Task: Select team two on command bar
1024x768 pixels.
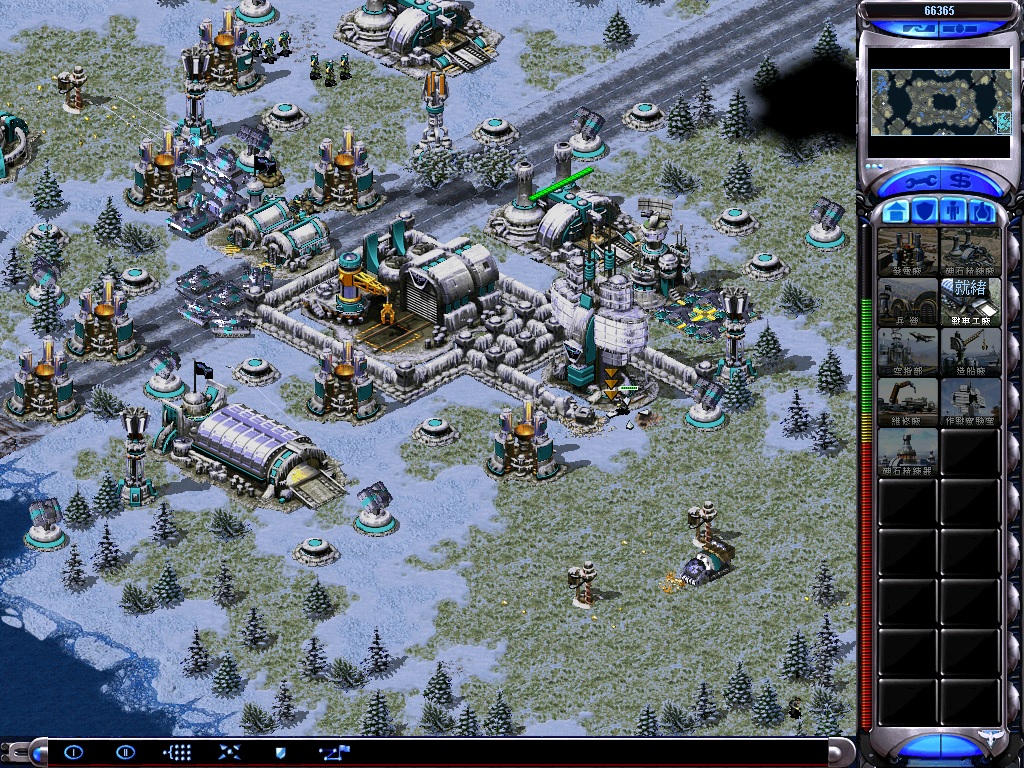Action: click(125, 751)
